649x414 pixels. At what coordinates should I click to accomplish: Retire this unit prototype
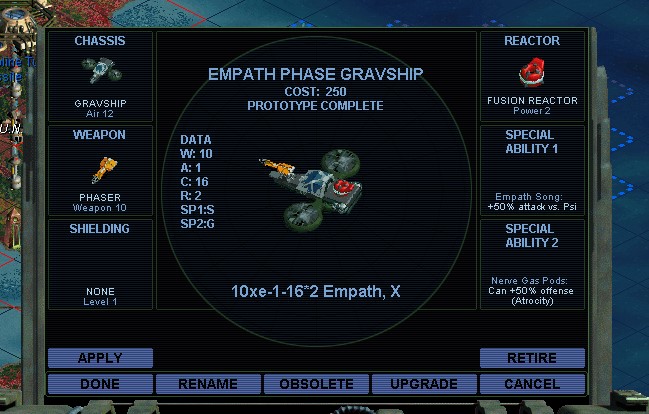[532, 358]
